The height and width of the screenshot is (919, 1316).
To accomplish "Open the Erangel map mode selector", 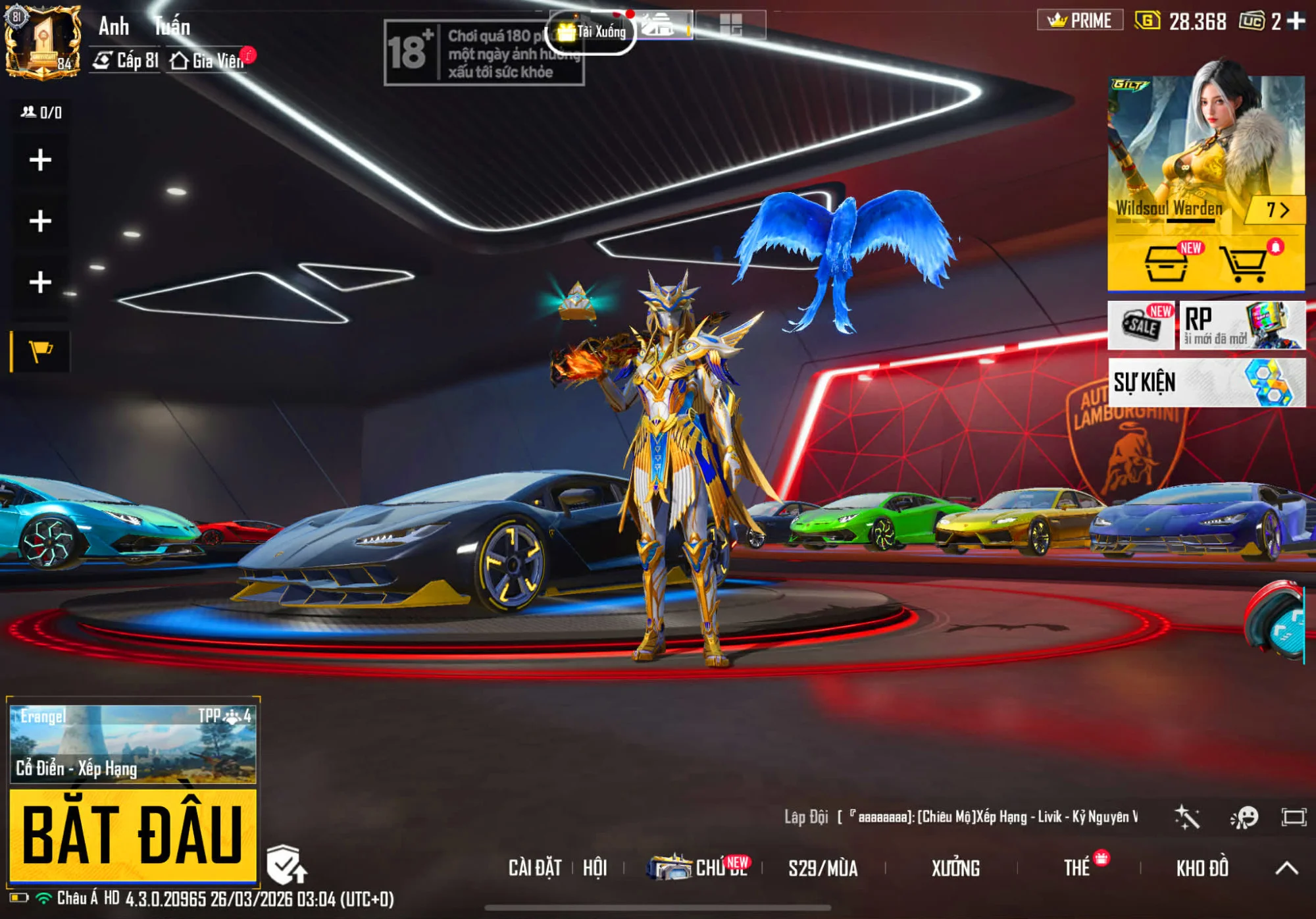I will (132, 744).
